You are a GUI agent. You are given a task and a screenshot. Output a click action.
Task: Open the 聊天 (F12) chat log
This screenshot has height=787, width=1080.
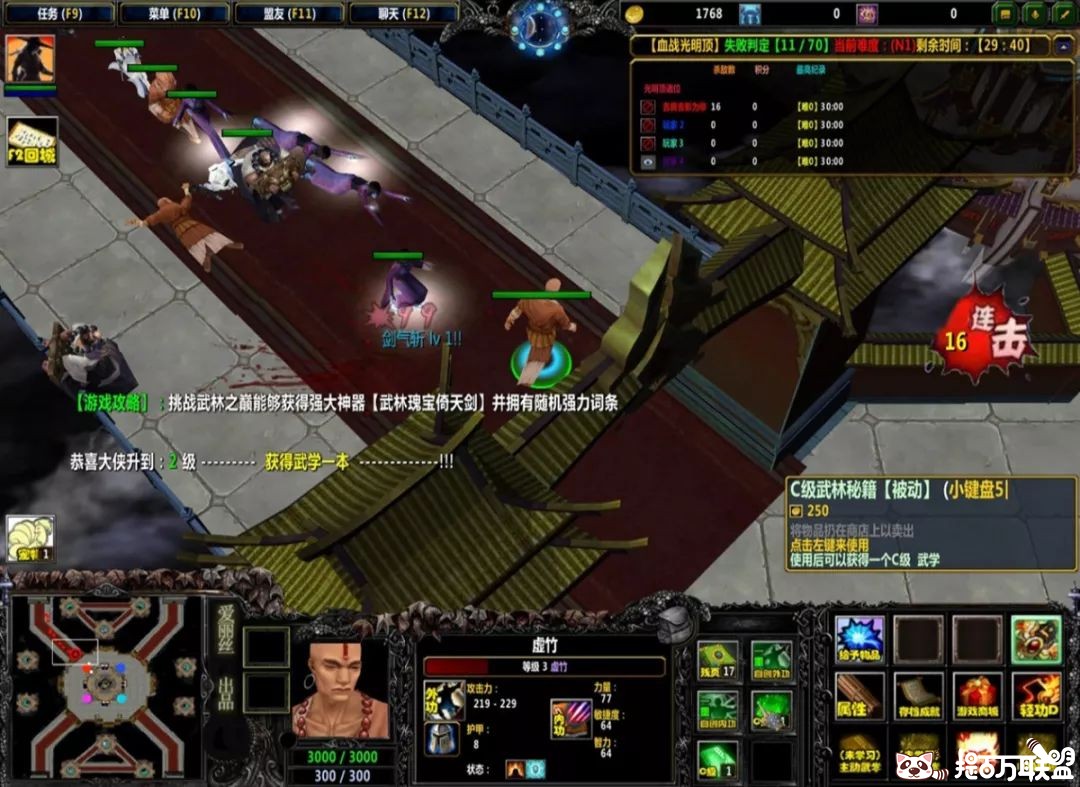tap(404, 14)
